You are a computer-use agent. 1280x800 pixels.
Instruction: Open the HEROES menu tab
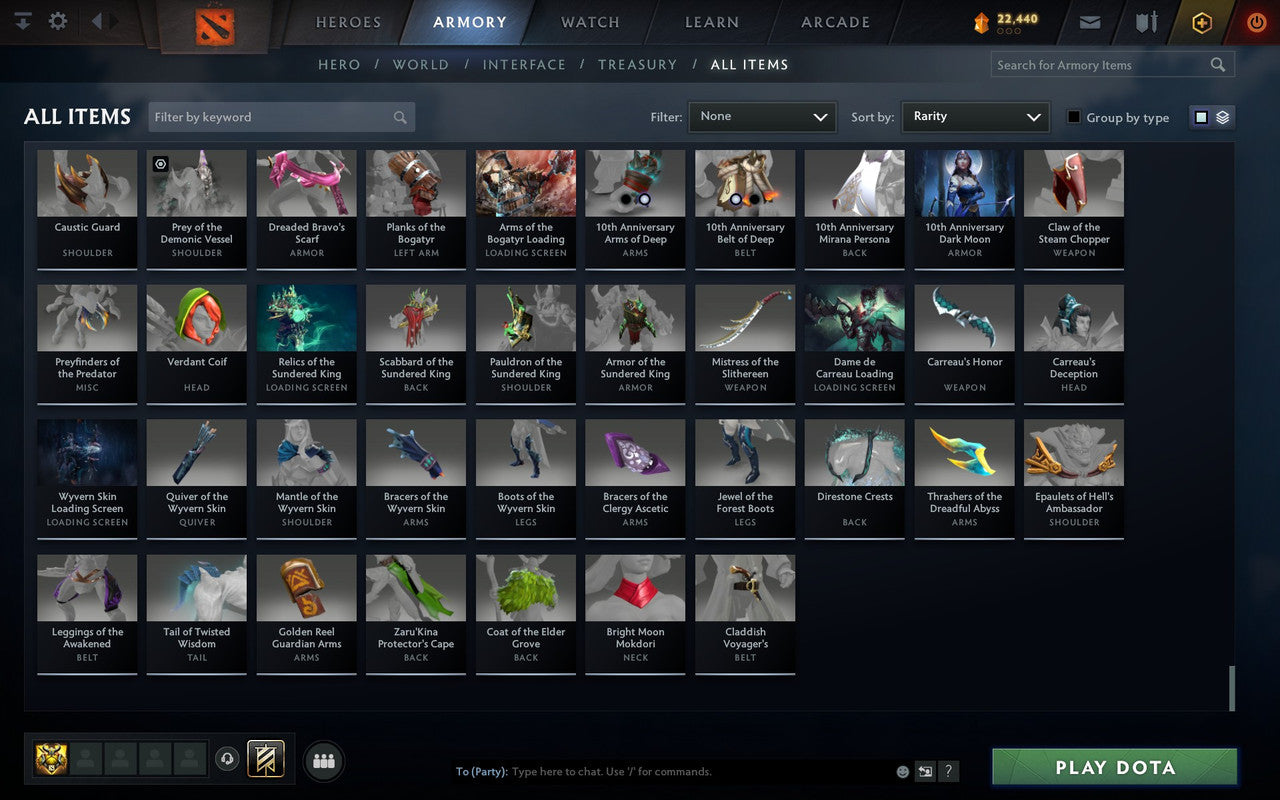tap(347, 22)
